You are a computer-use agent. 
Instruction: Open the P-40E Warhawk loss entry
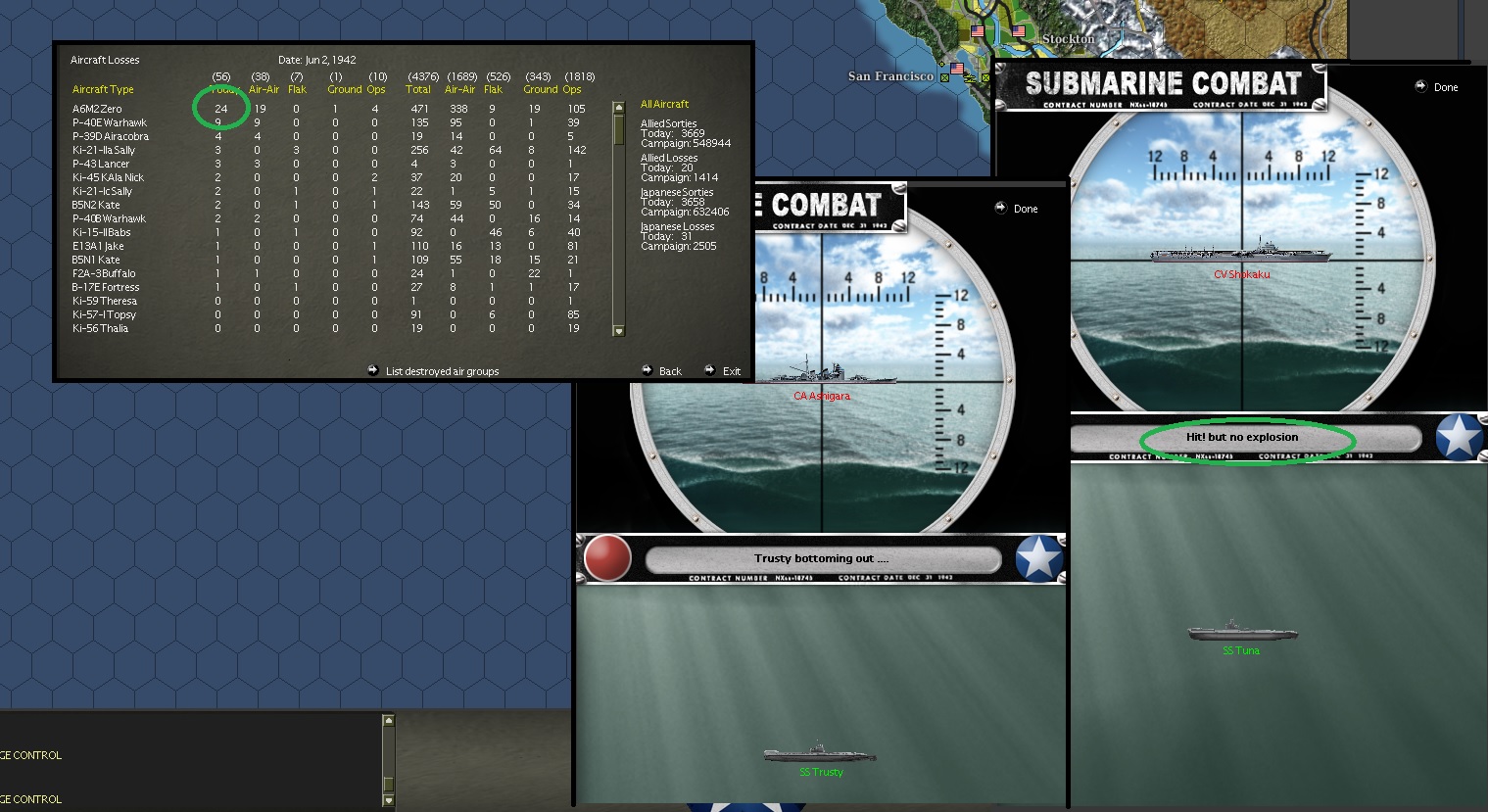click(x=111, y=122)
